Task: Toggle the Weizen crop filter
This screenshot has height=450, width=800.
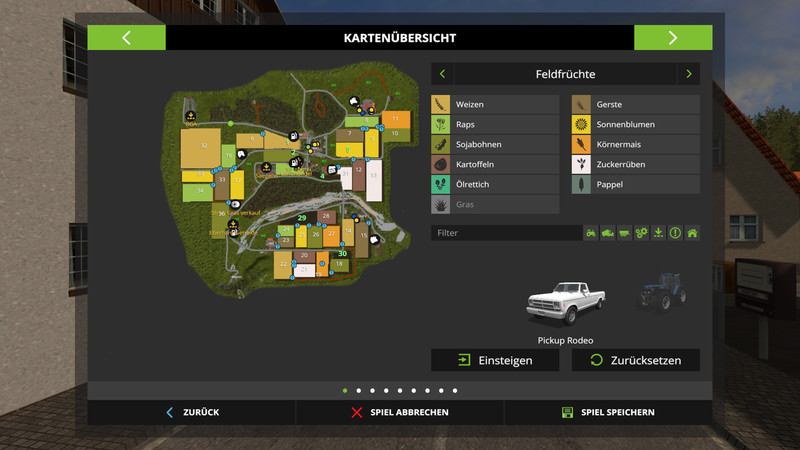Action: [x=495, y=104]
